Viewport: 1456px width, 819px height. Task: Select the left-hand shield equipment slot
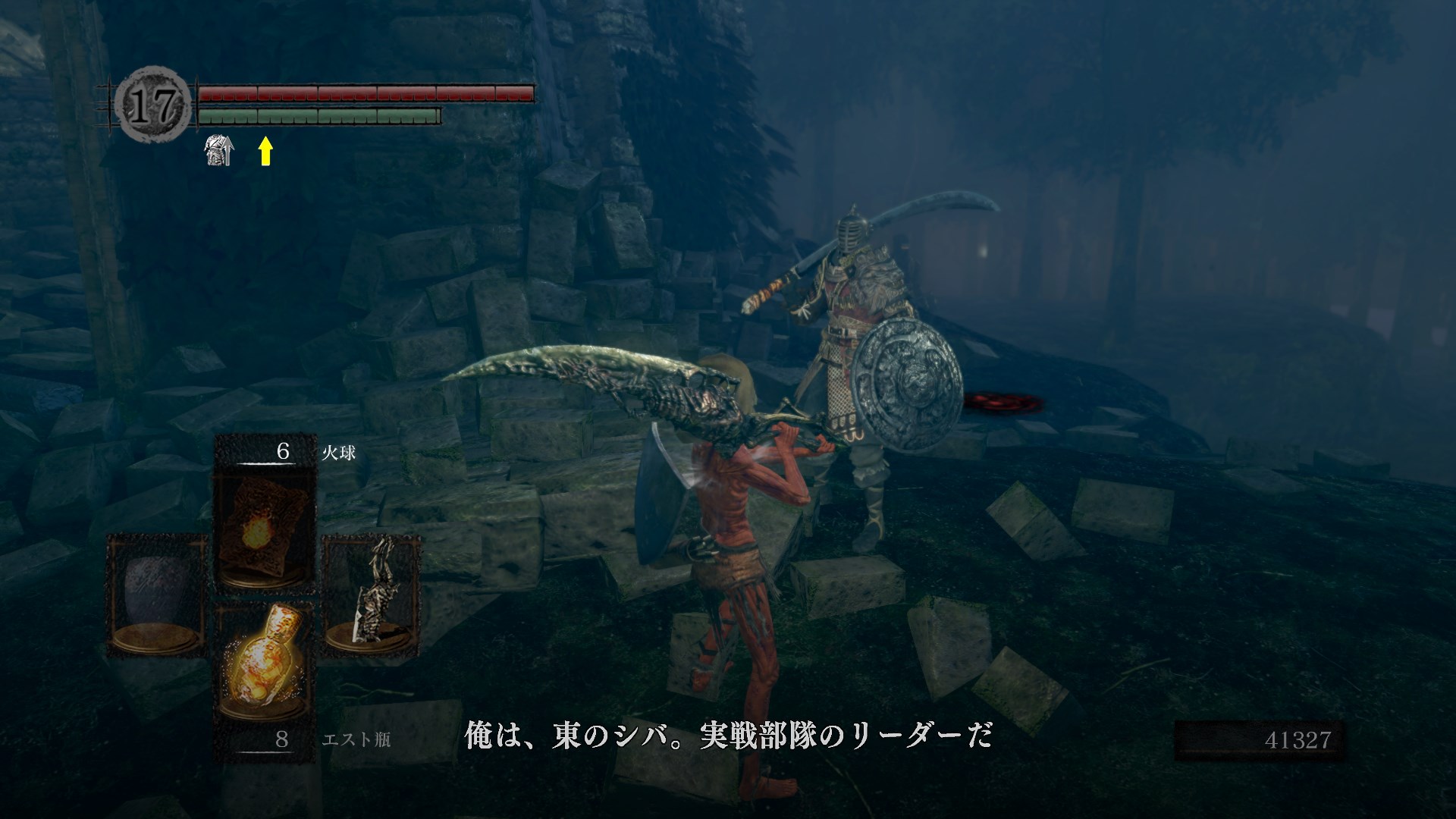[157, 595]
